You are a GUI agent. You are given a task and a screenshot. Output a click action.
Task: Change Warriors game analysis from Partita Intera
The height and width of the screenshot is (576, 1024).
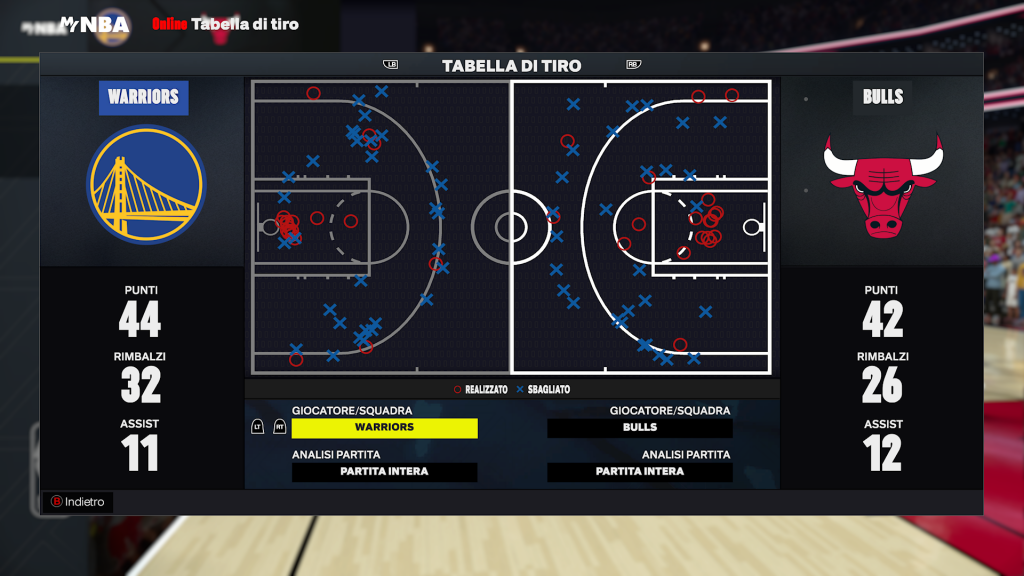(x=384, y=472)
